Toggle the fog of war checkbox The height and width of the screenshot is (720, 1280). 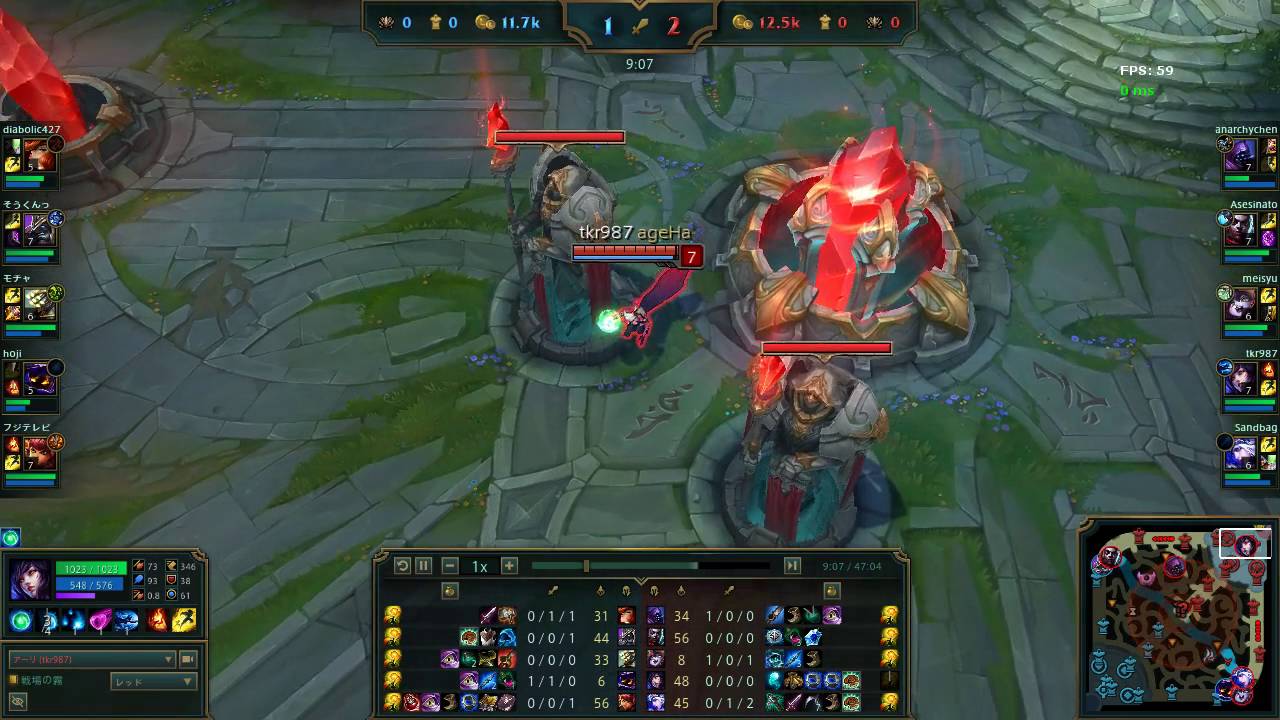pos(13,680)
